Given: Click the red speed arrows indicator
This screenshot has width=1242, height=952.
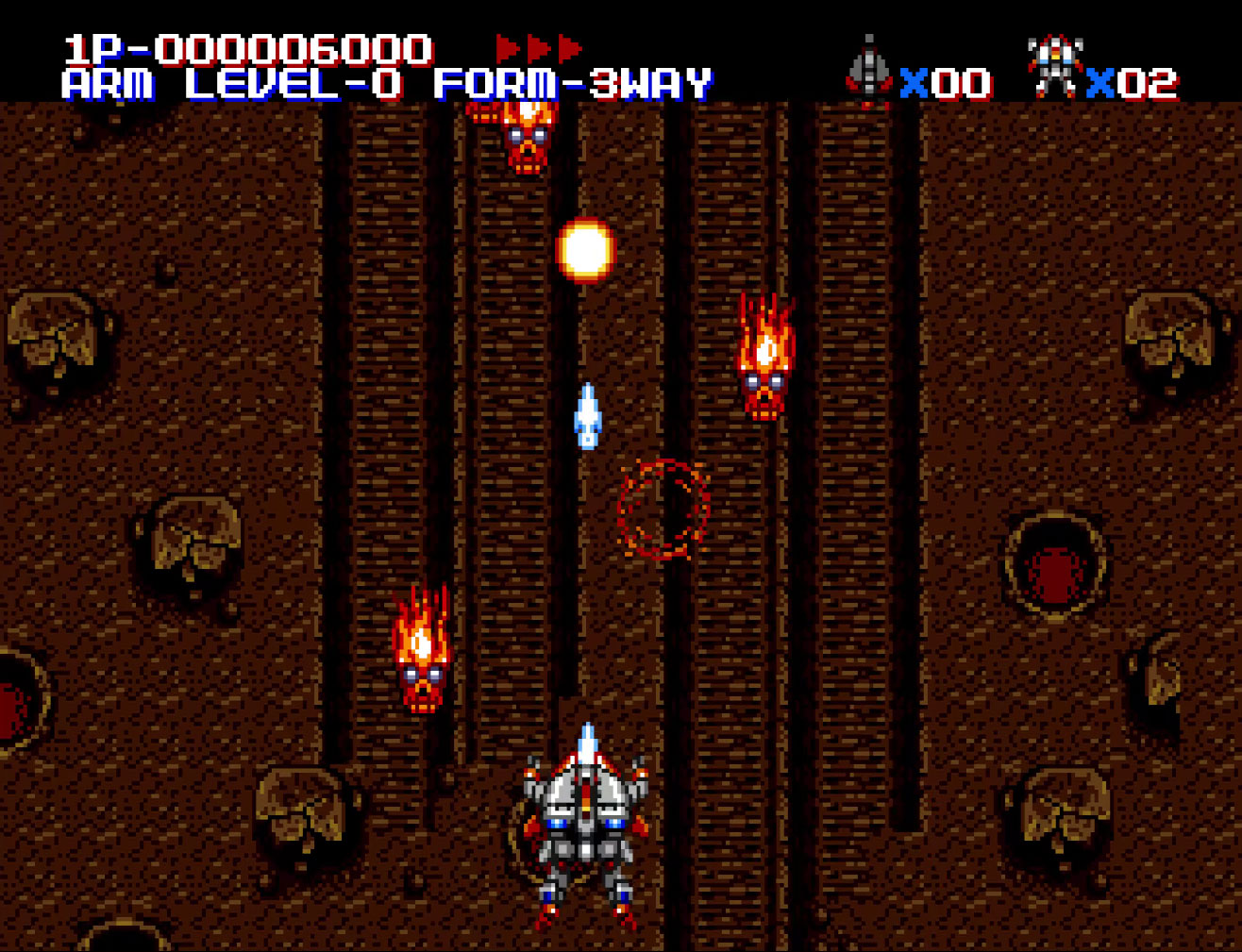Looking at the screenshot, I should [539, 48].
